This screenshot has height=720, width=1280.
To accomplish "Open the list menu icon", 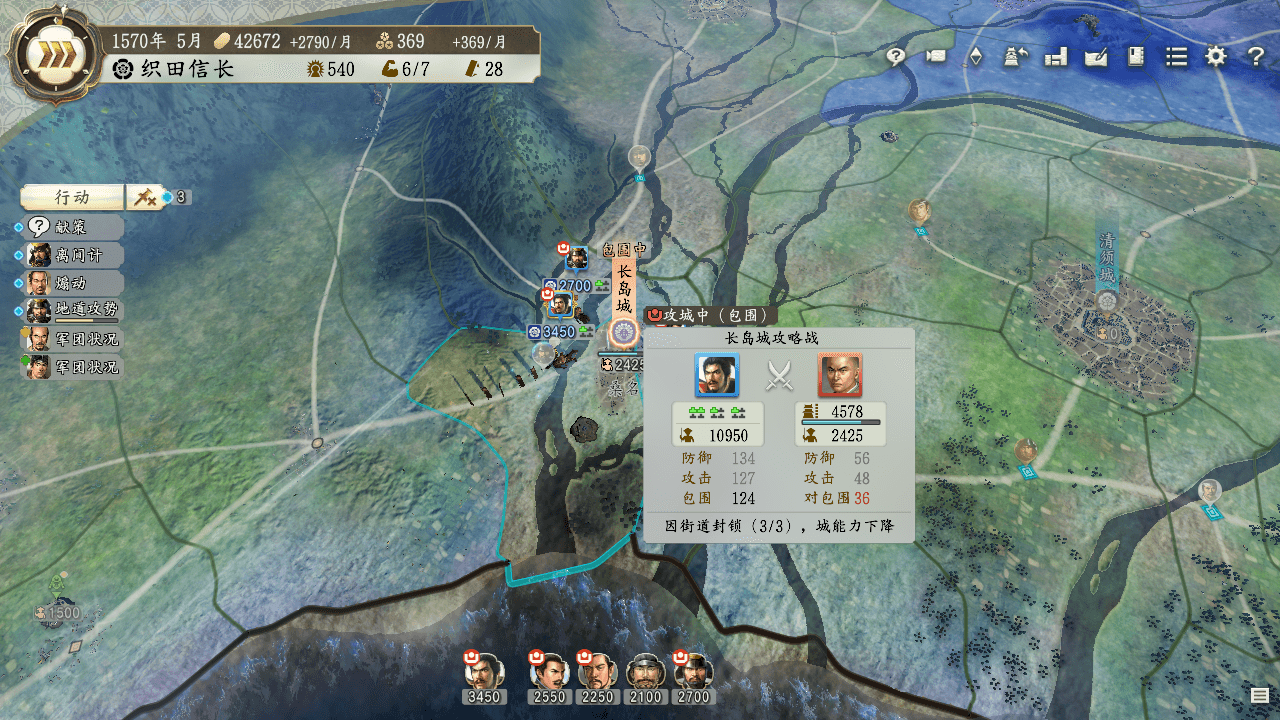I will tap(1176, 57).
